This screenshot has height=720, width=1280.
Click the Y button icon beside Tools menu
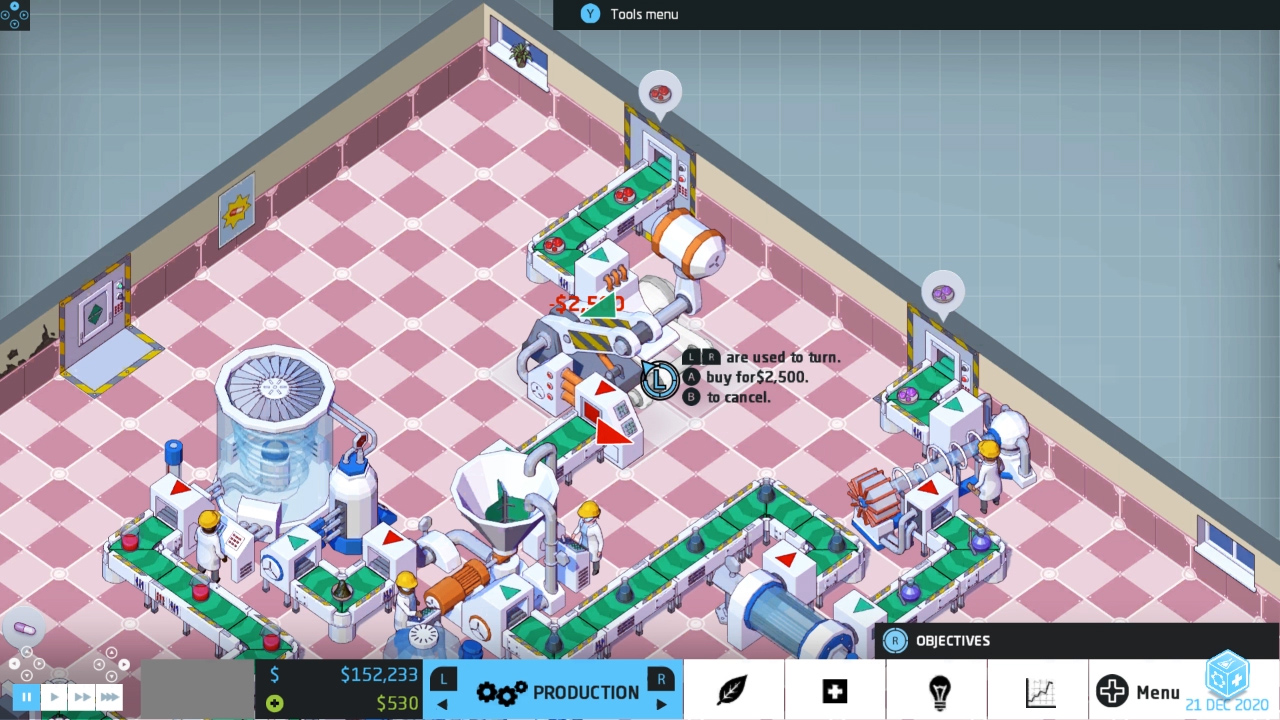click(x=590, y=14)
